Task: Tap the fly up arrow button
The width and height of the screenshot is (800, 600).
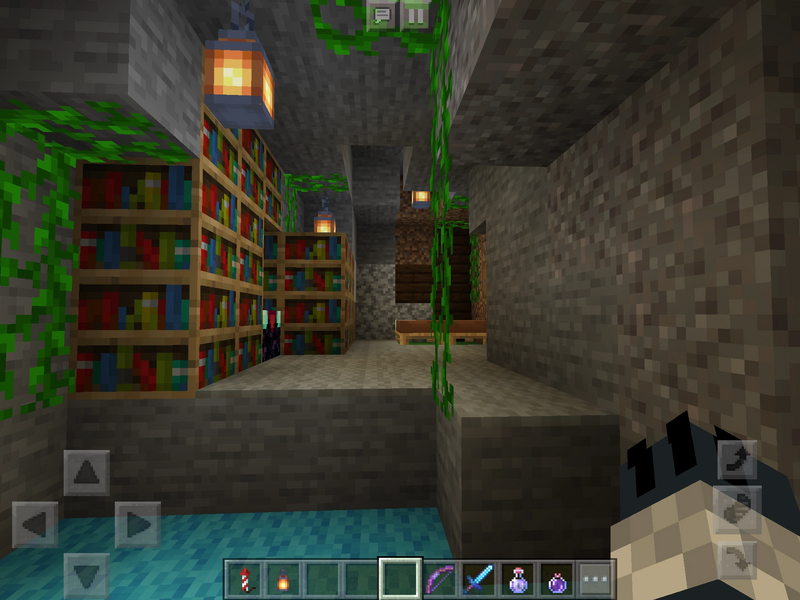Action: [737, 460]
